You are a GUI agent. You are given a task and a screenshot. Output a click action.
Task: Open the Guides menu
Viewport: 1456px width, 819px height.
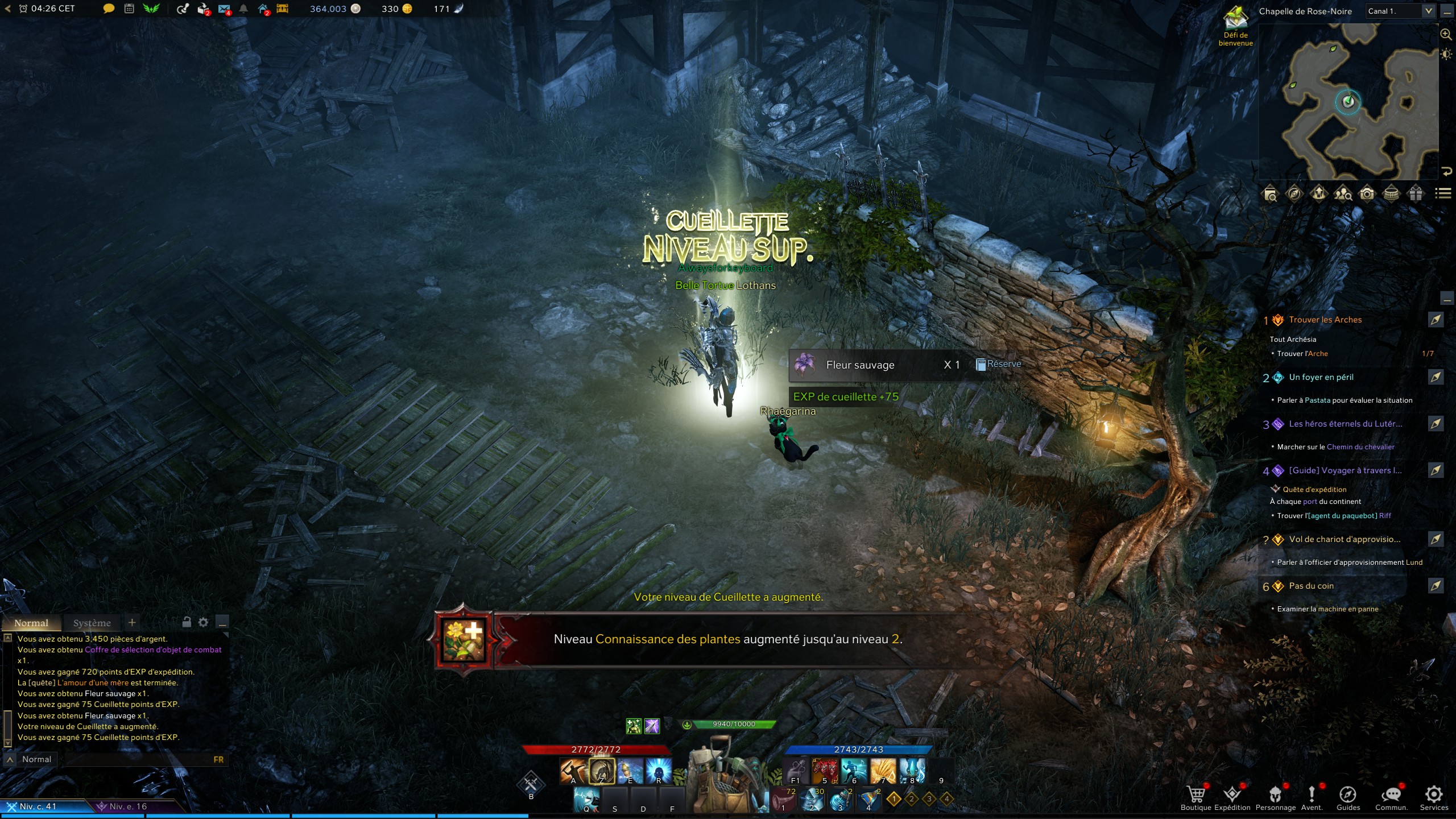[x=1347, y=795]
